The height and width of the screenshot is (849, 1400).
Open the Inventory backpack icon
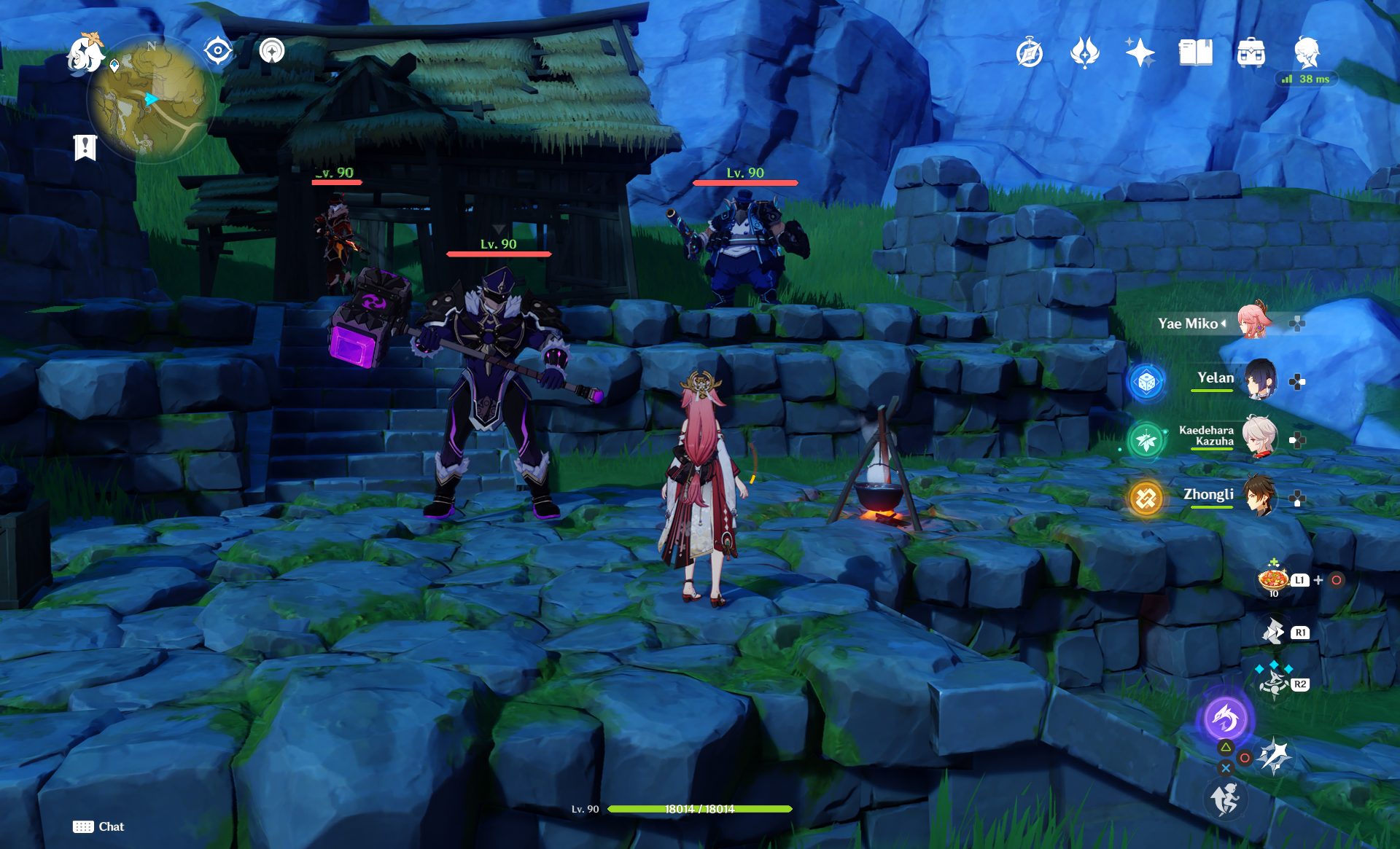pyautogui.click(x=1251, y=53)
